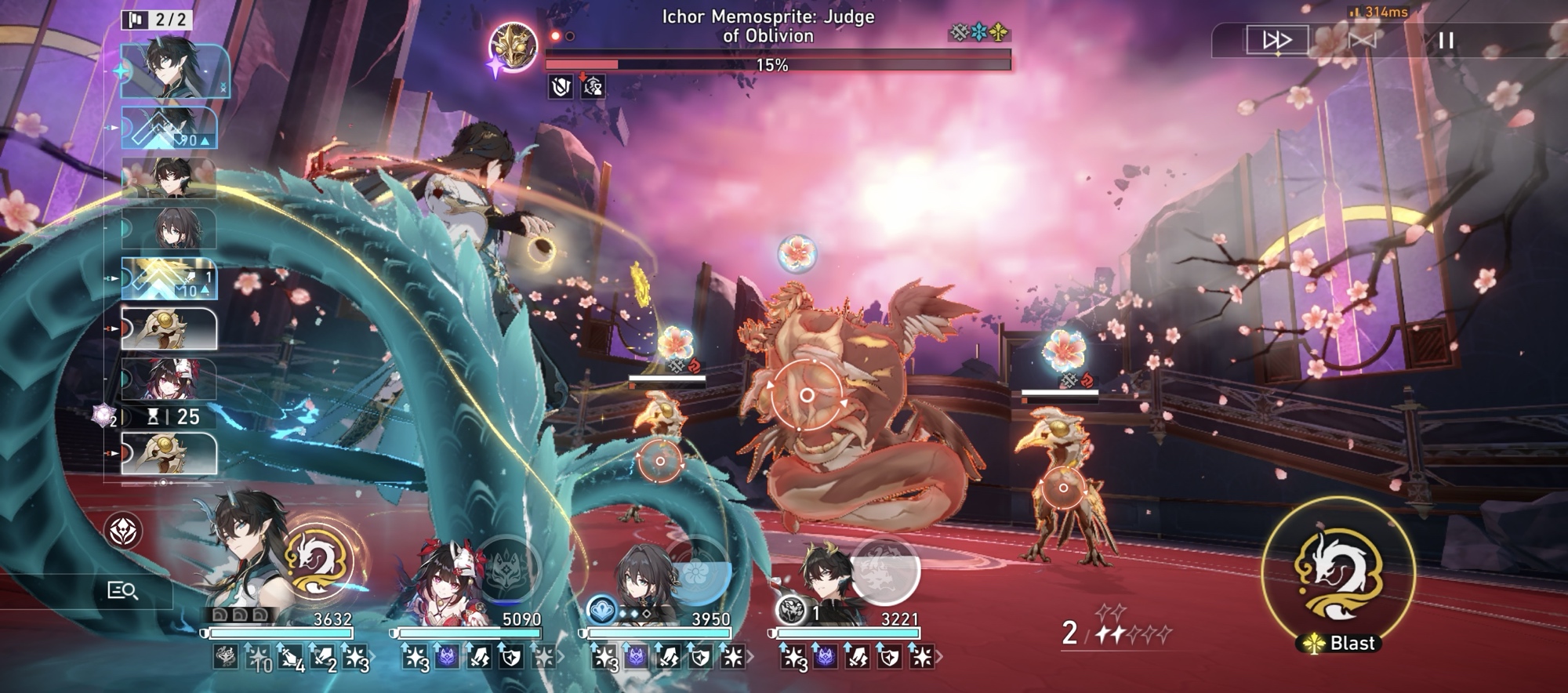Select the red-masked girl in the turn order
Image resolution: width=1568 pixels, height=693 pixels.
(169, 379)
